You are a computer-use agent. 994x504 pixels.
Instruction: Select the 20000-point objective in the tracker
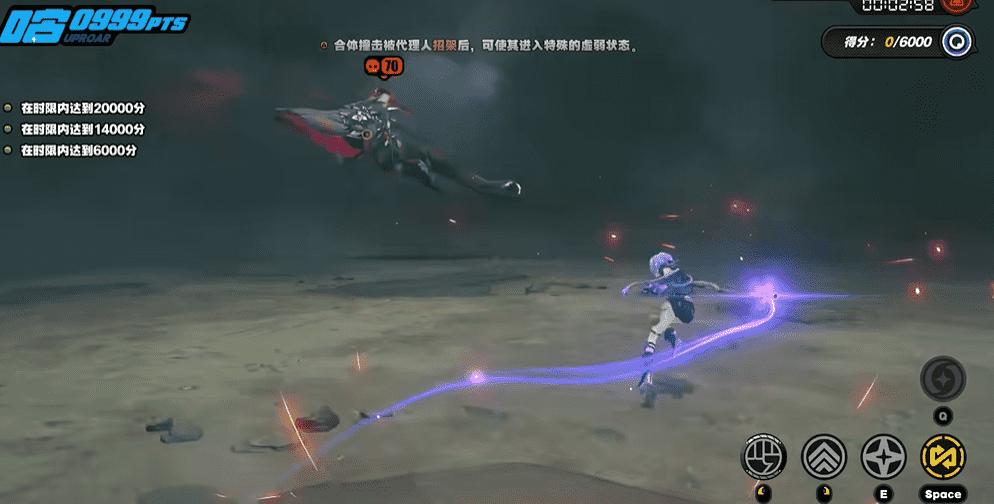point(83,107)
